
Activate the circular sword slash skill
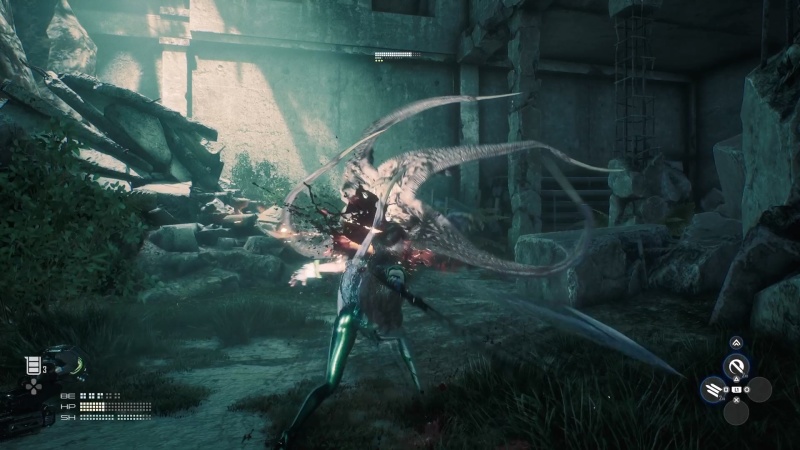tap(736, 367)
